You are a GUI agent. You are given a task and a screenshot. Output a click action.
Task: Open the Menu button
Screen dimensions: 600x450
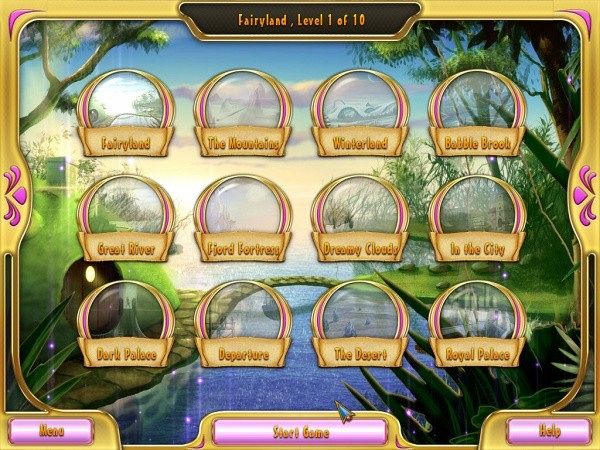pos(51,431)
